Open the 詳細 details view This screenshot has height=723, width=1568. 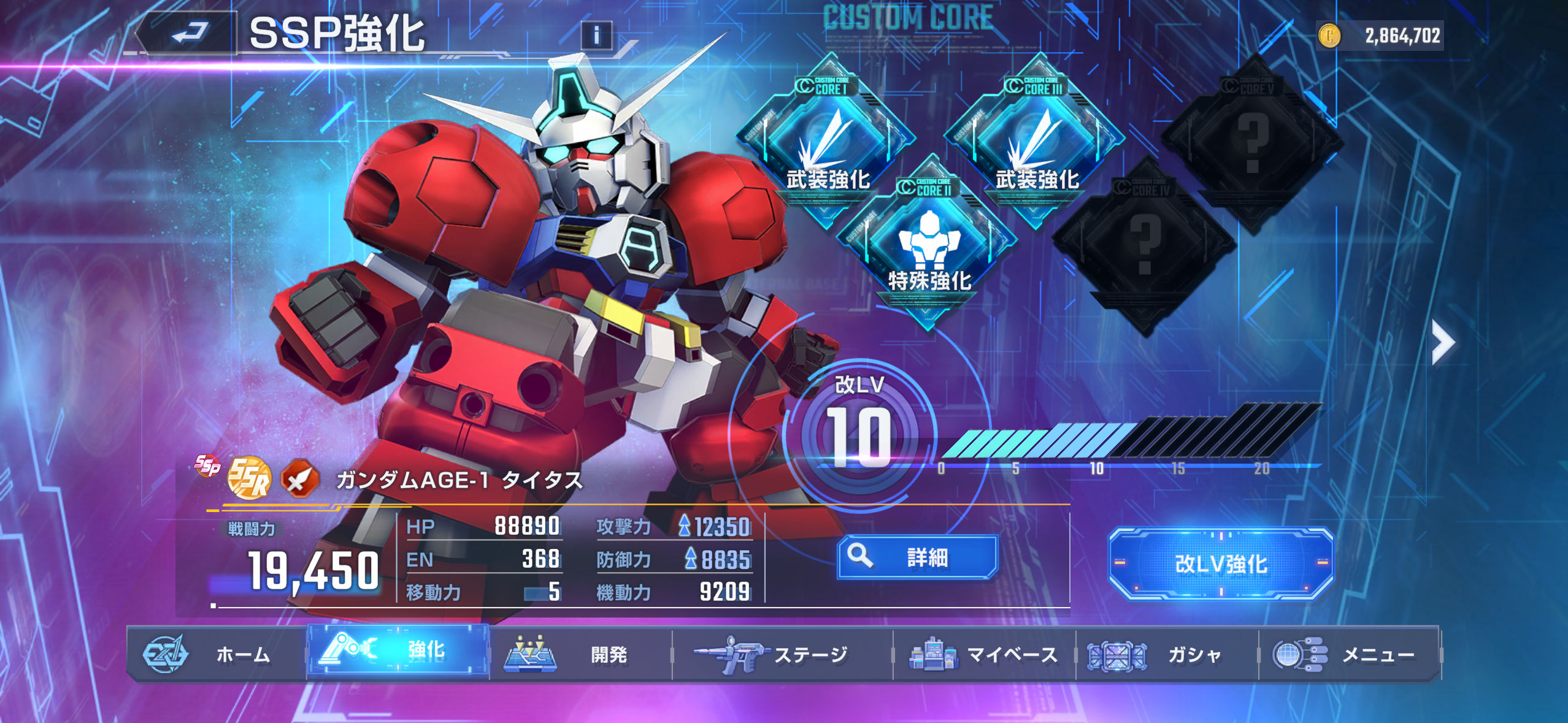(x=918, y=557)
